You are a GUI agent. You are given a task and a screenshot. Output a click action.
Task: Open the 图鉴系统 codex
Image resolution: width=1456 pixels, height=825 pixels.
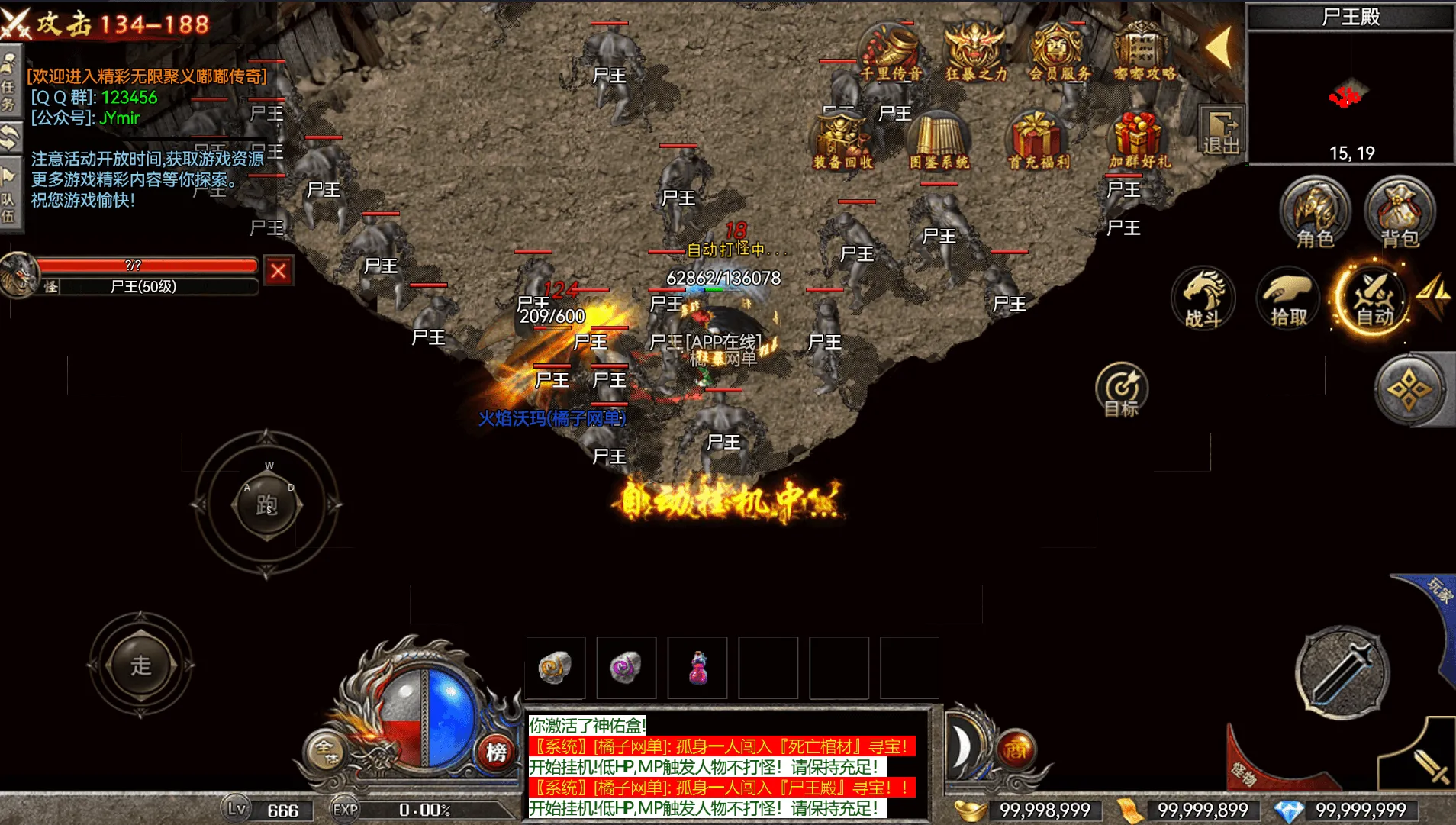[x=939, y=140]
